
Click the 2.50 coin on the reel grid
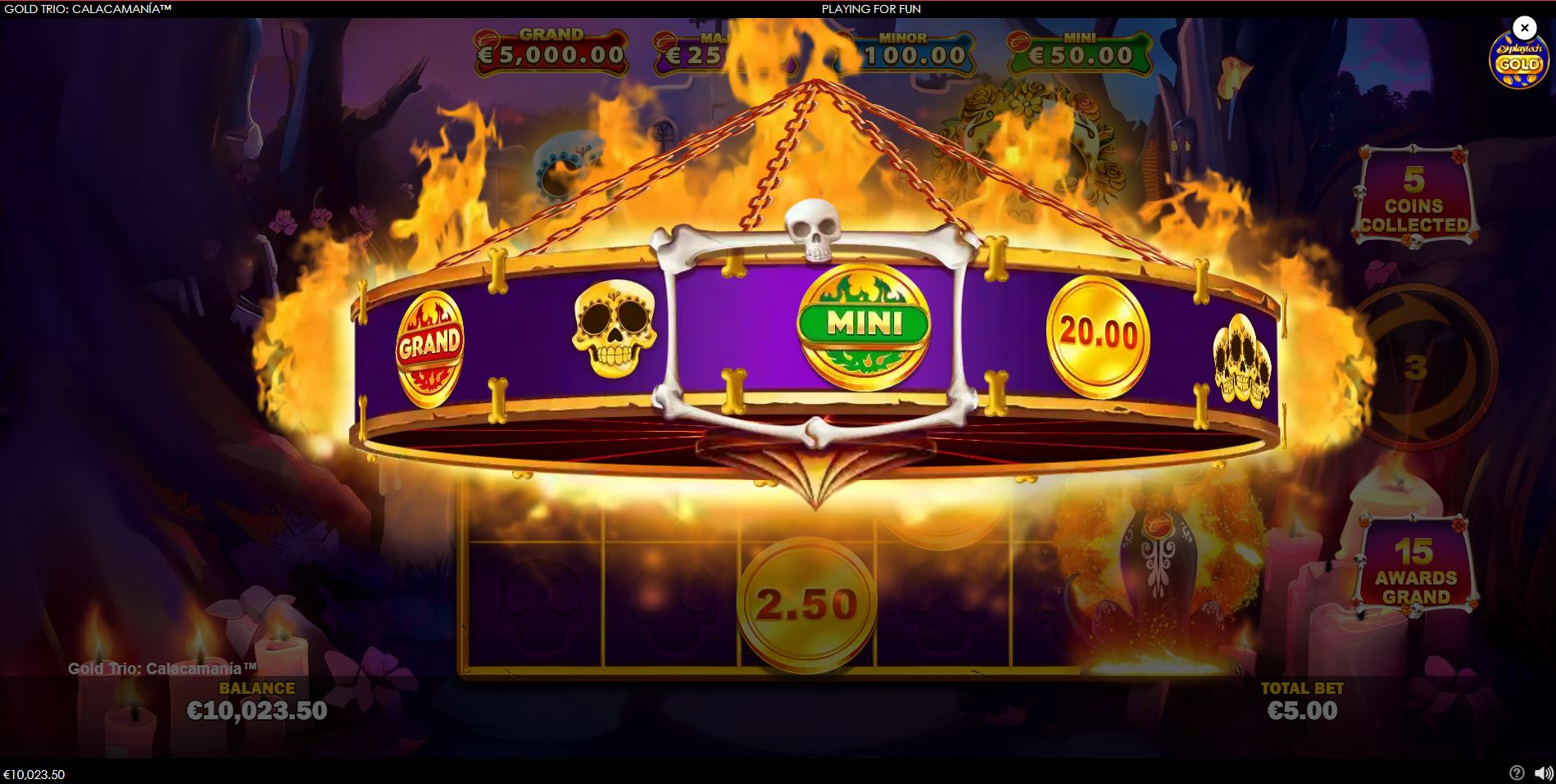coord(807,602)
